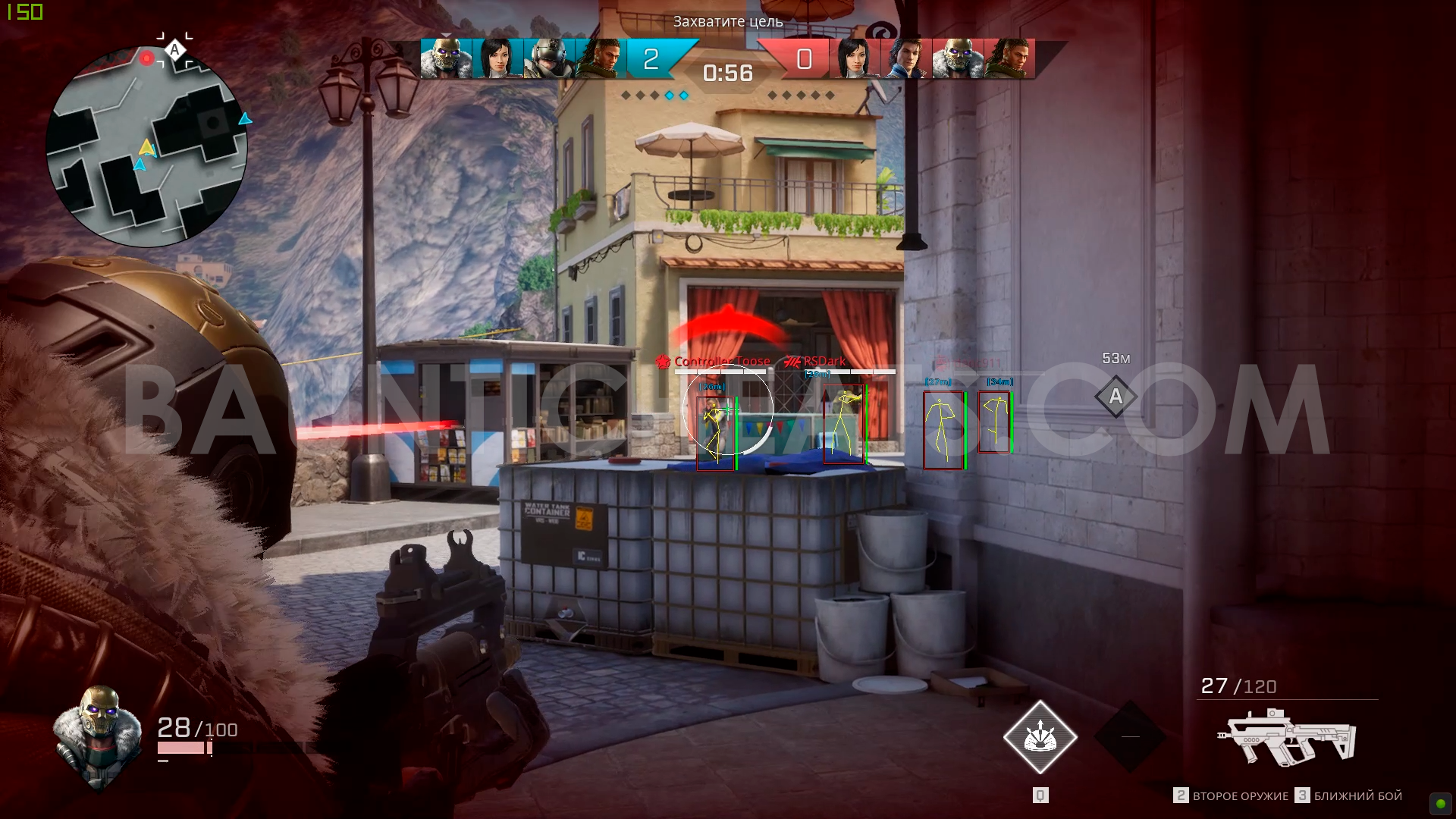Click blue team's skull-mask portrait in scoreboard

(x=446, y=59)
